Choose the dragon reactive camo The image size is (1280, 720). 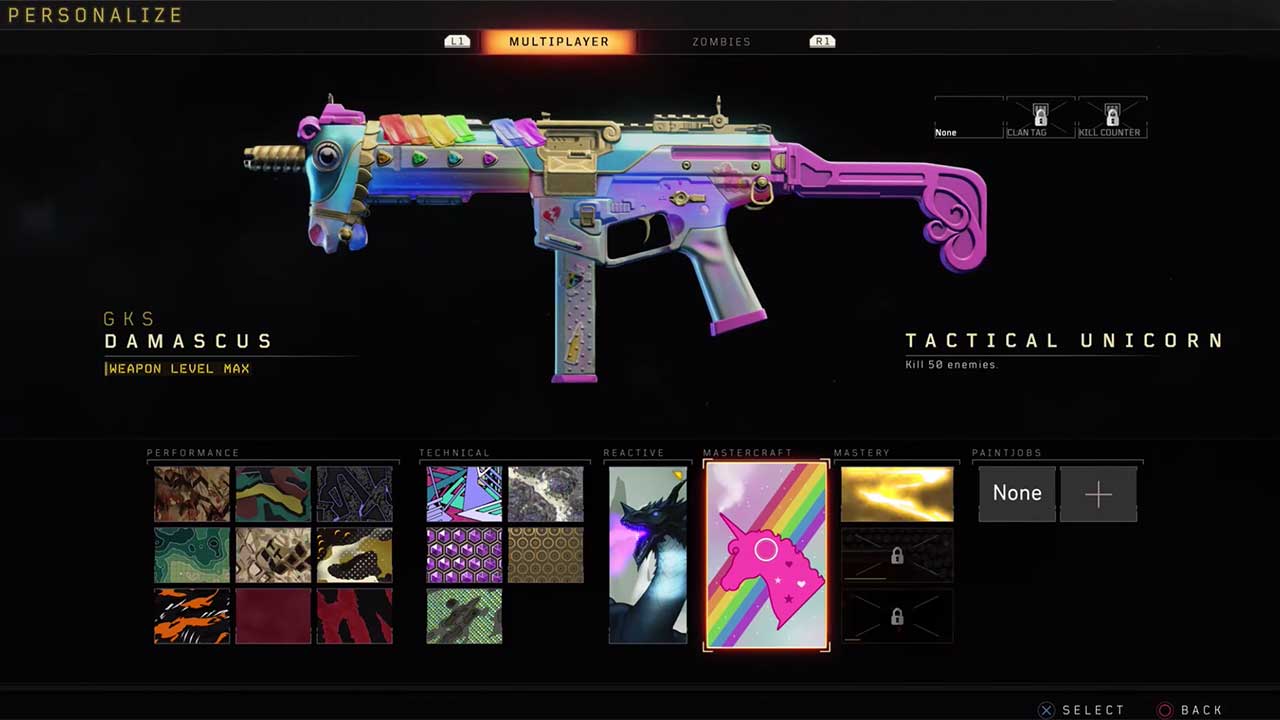coord(648,555)
